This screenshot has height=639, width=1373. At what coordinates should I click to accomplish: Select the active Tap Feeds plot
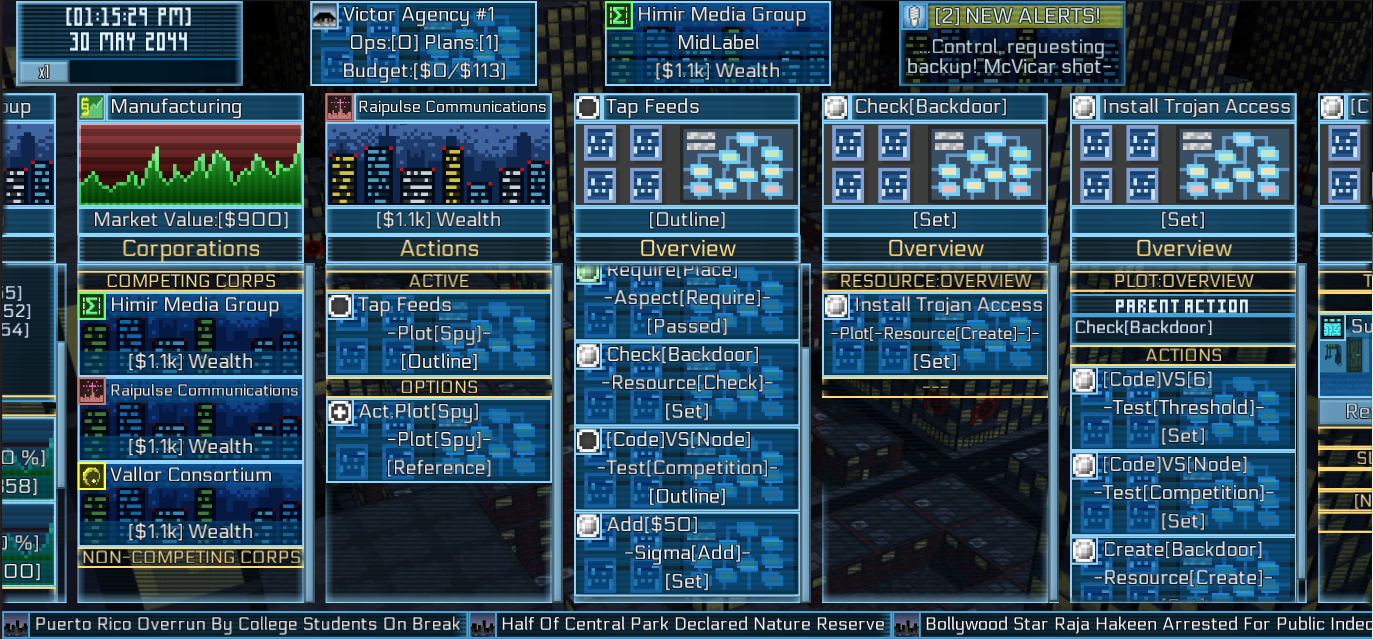(439, 333)
